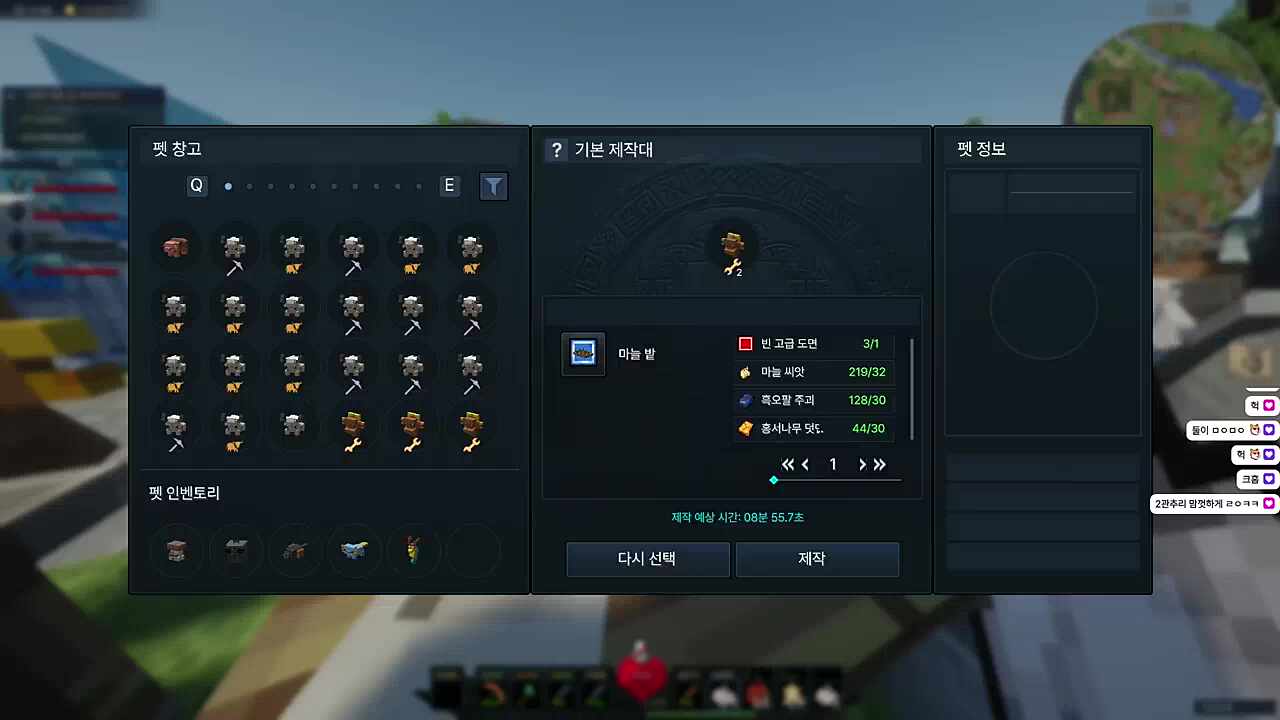Click the next page arrow in recipe pager
1280x720 pixels.
861,464
